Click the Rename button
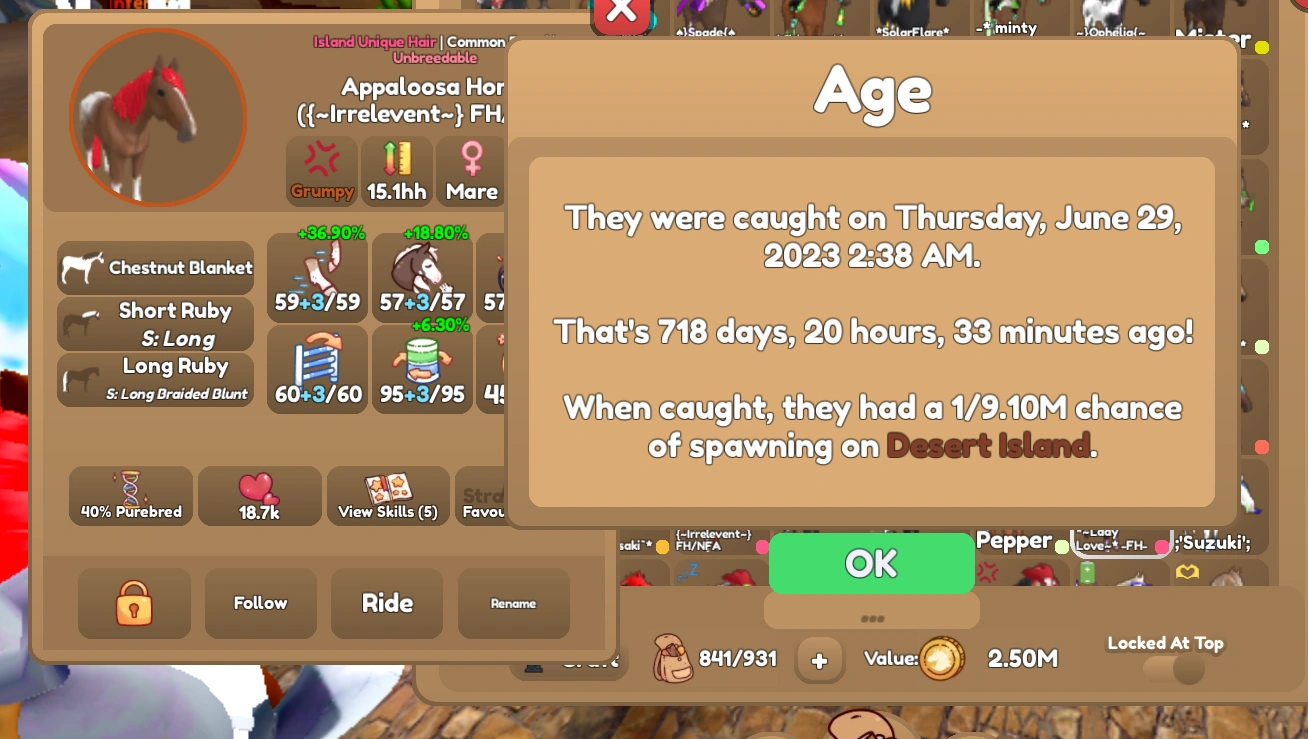1308x739 pixels. click(x=513, y=603)
